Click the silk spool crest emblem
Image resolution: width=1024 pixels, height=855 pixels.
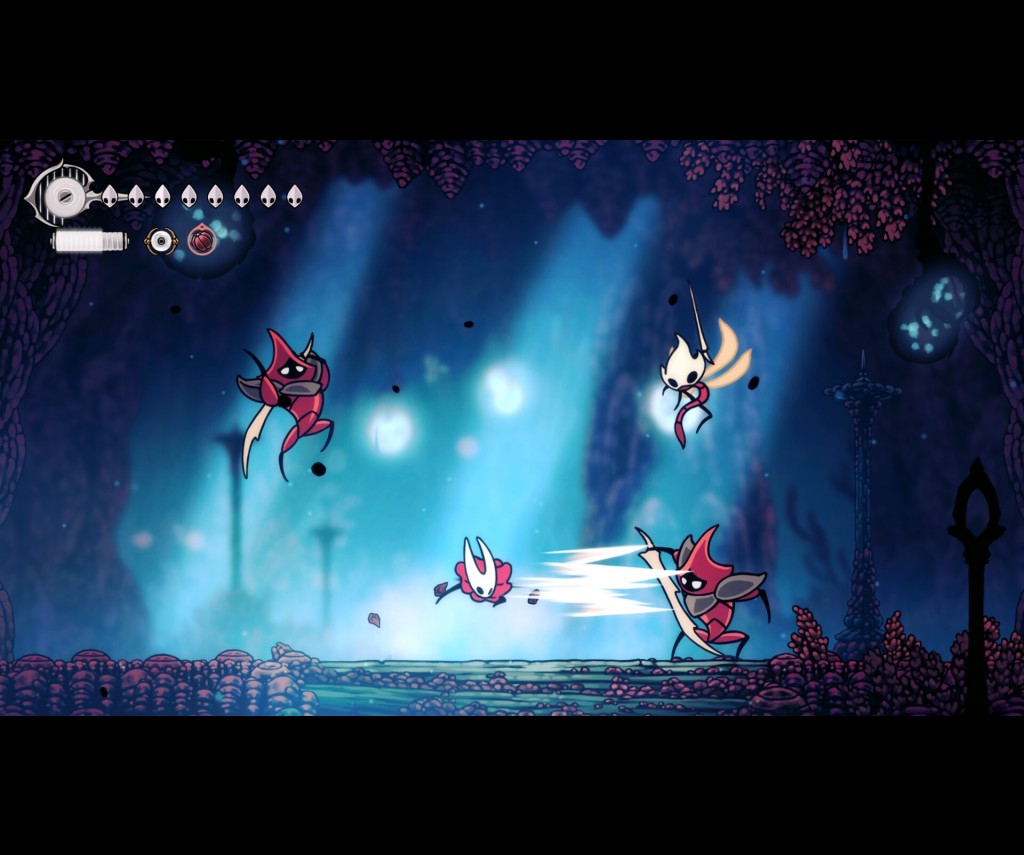click(63, 196)
